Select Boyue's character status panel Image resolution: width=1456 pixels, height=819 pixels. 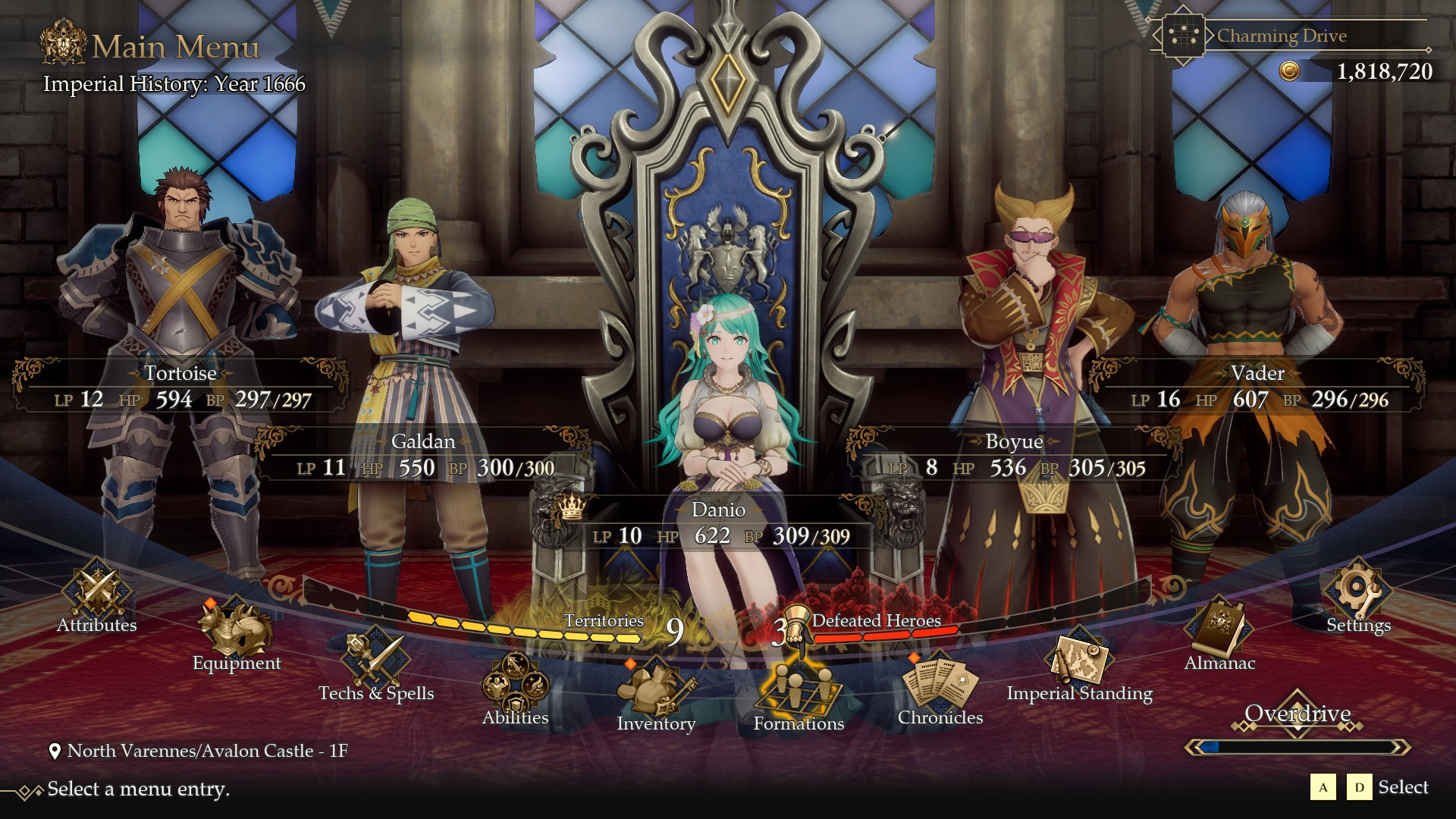(1014, 455)
